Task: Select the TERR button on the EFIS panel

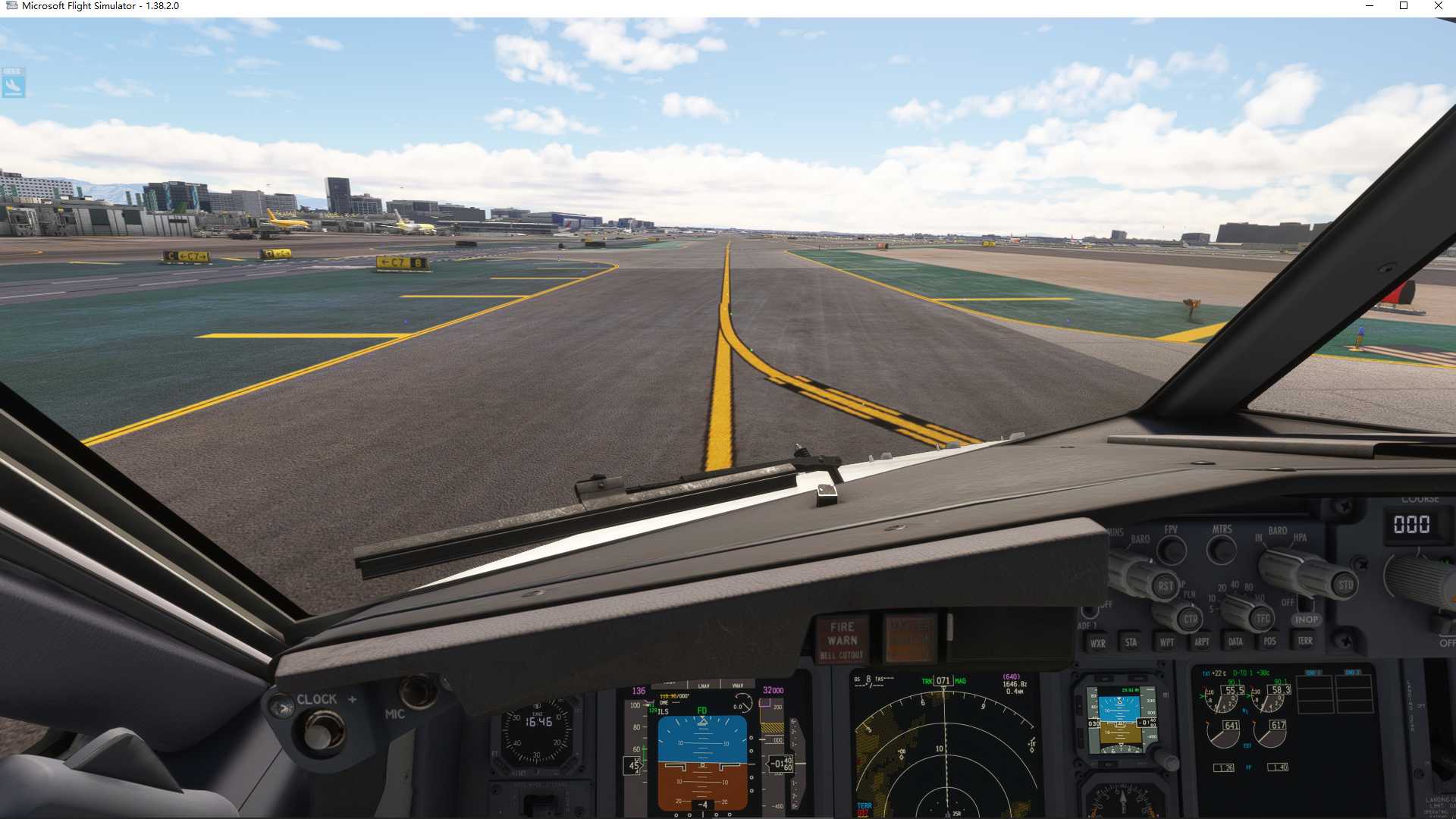Action: (x=1306, y=641)
